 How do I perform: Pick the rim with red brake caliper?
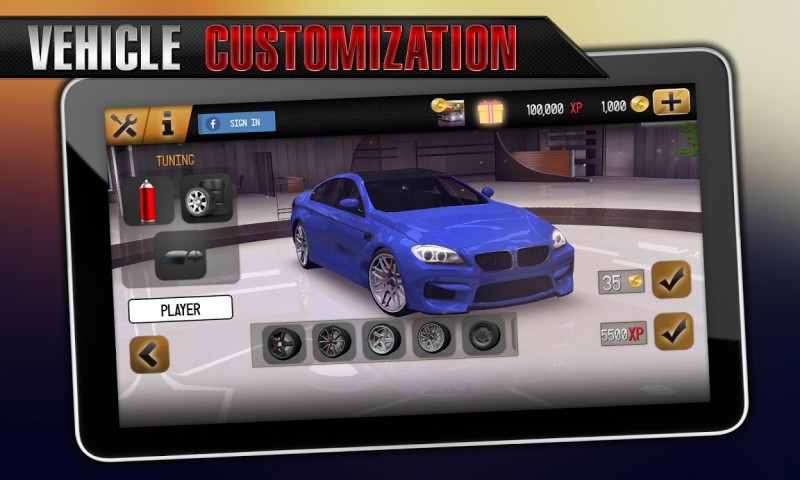click(332, 340)
